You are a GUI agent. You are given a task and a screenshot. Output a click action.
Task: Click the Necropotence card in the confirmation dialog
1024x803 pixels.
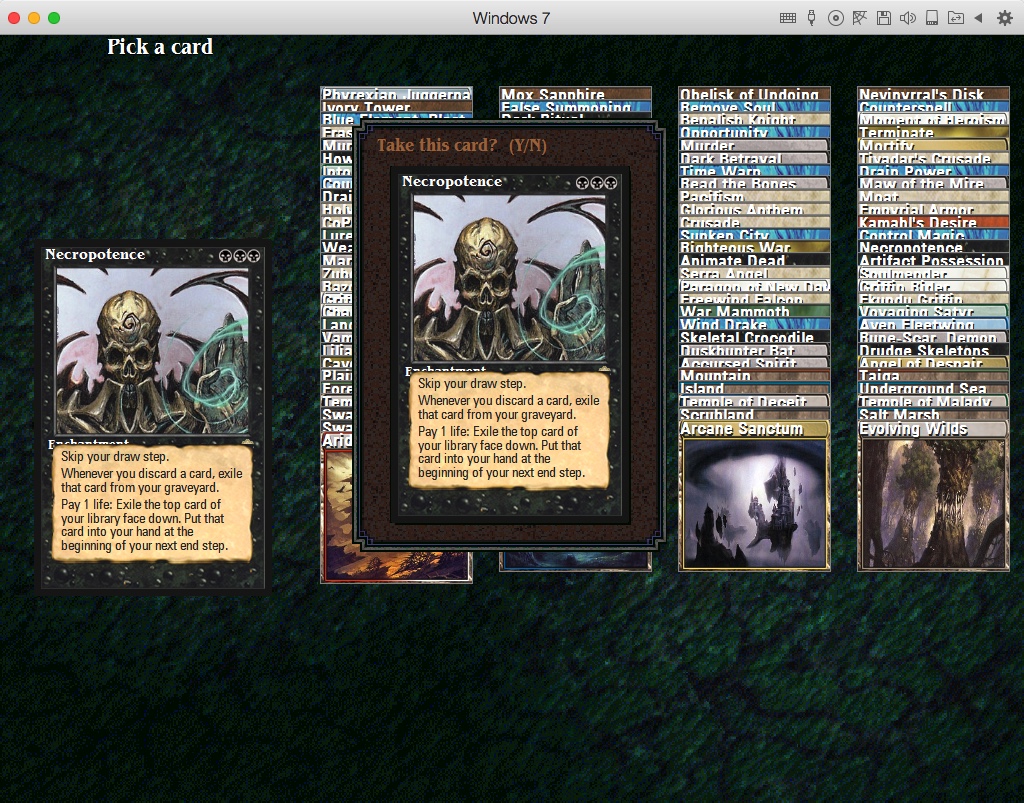coord(509,343)
